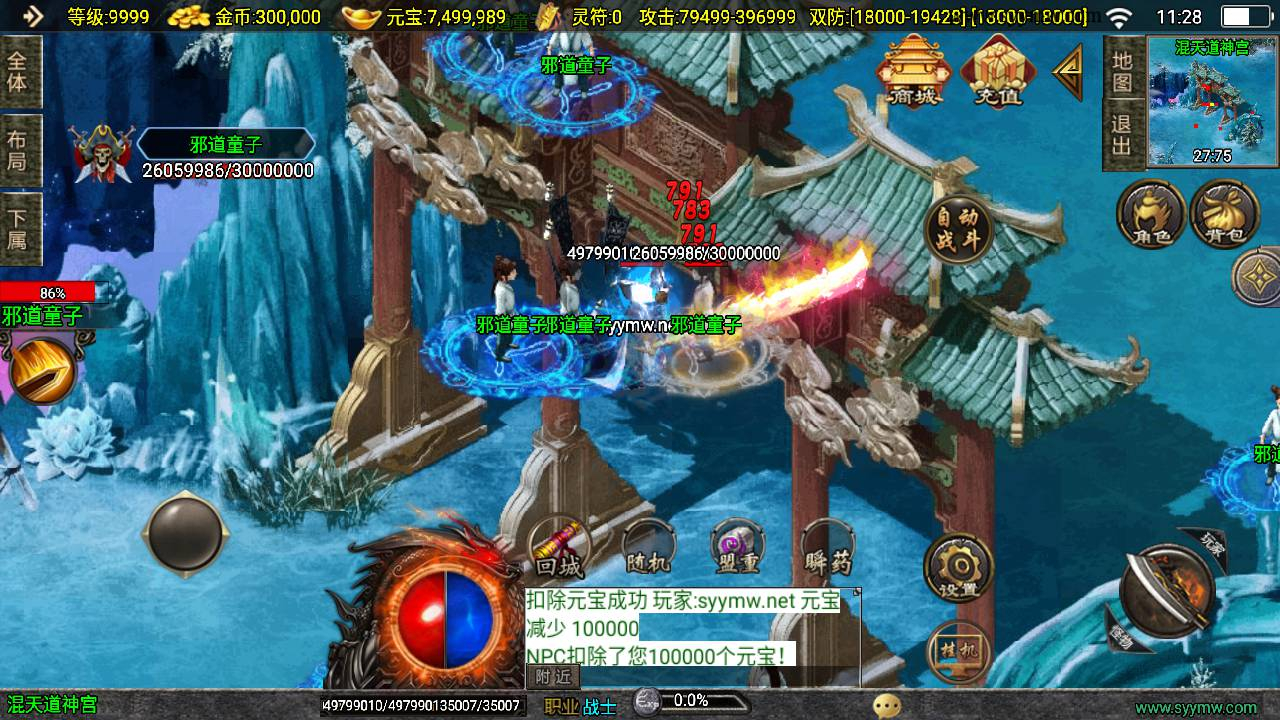1280x720 pixels.
Task: Toggle 自动战斗 auto battle
Action: pos(957,232)
